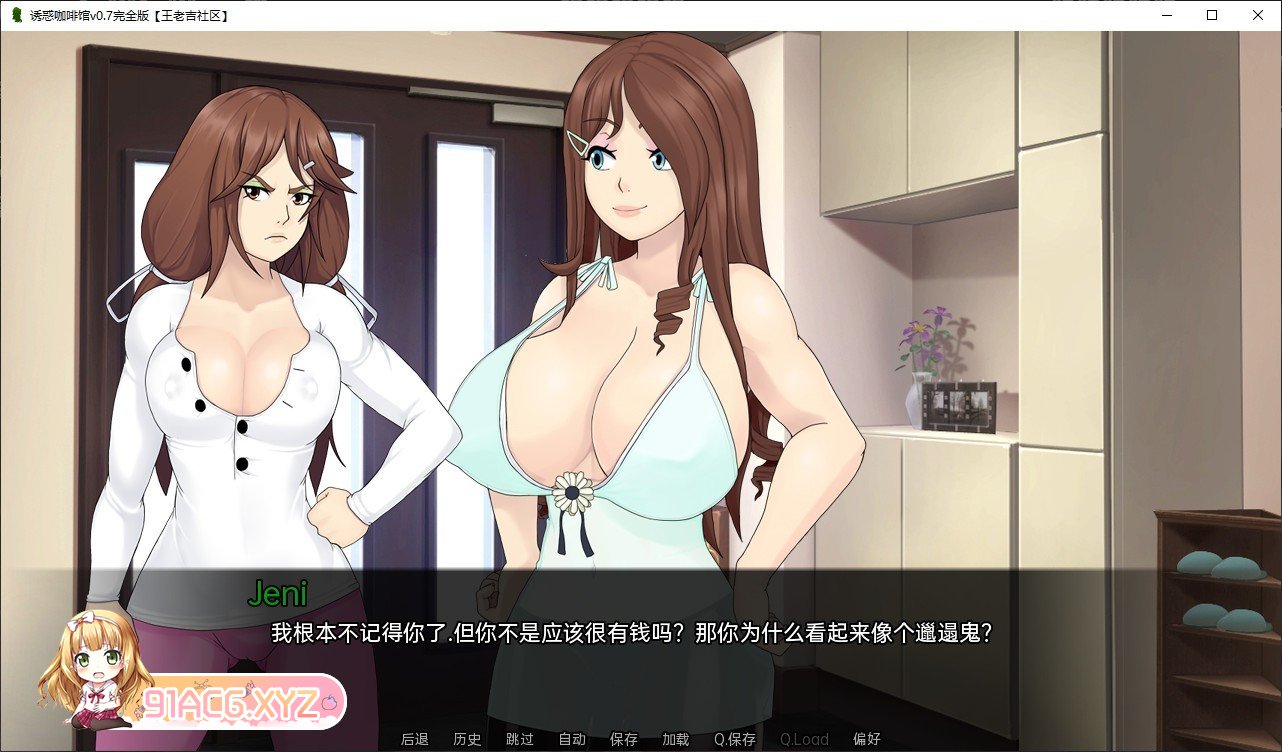Image resolution: width=1282 pixels, height=752 pixels.
Task: Minimize the game window
Action: click(x=1166, y=15)
